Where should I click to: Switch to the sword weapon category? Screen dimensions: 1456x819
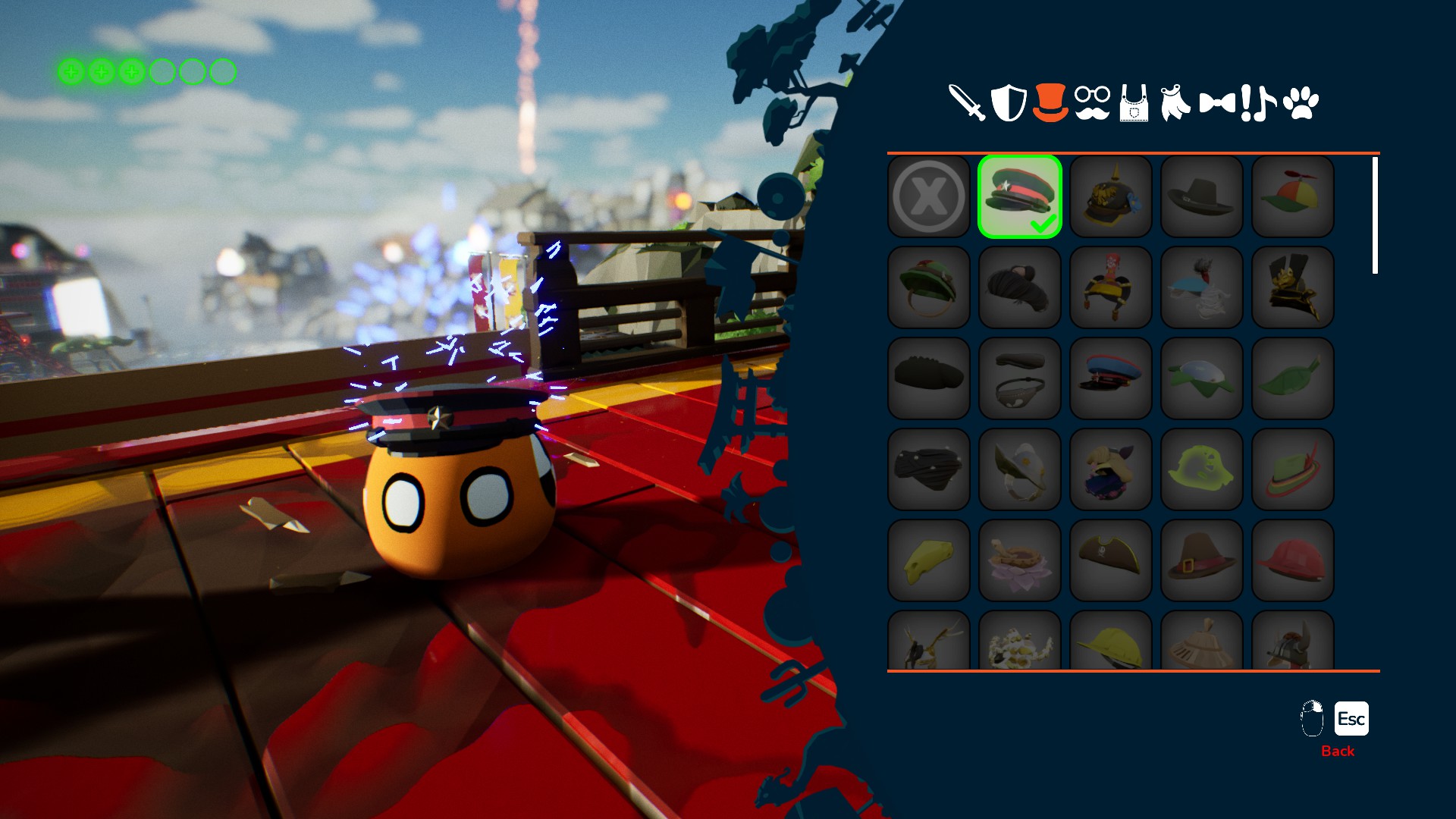967,102
